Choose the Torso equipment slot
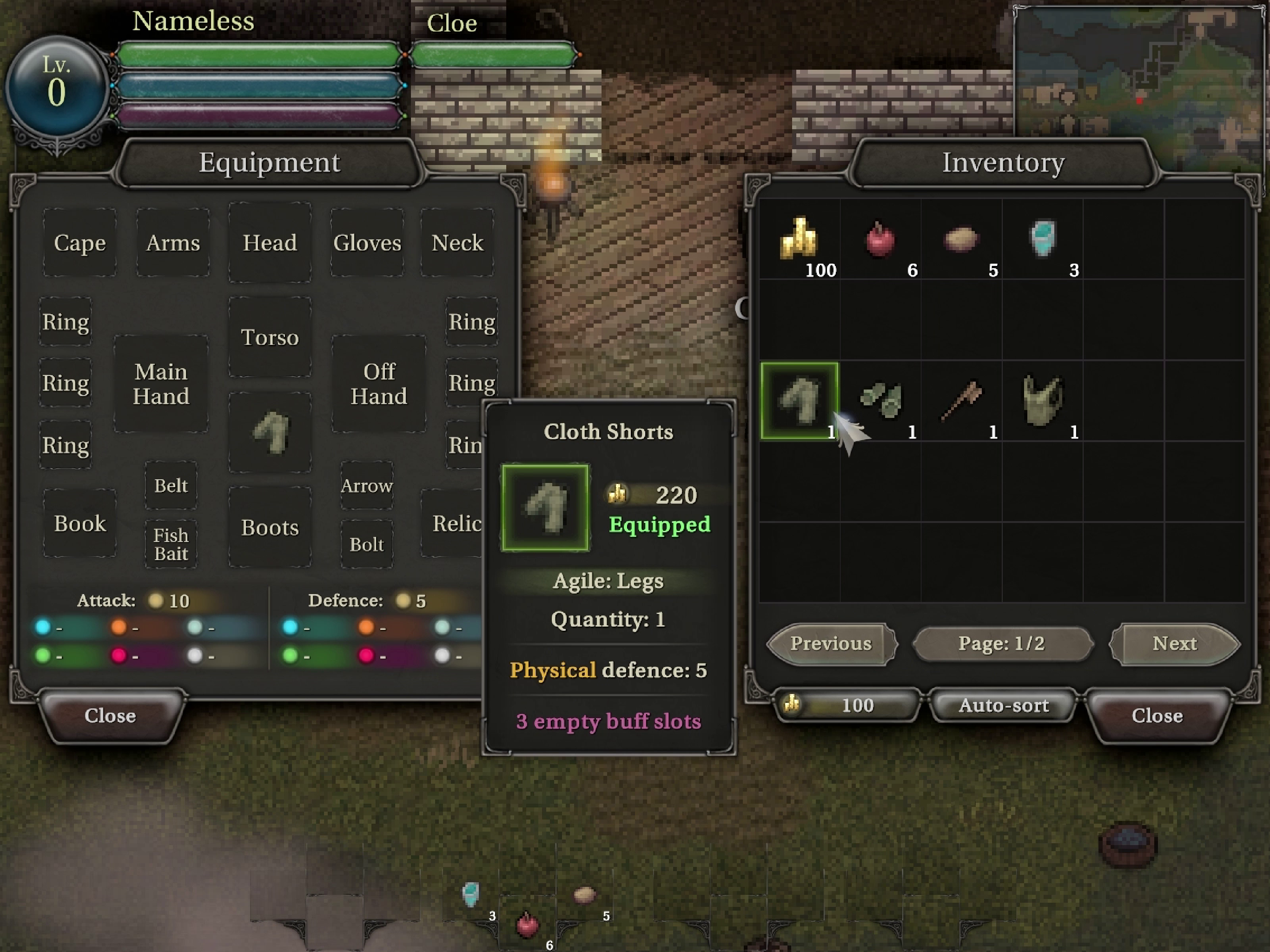This screenshot has height=952, width=1270. click(x=270, y=337)
